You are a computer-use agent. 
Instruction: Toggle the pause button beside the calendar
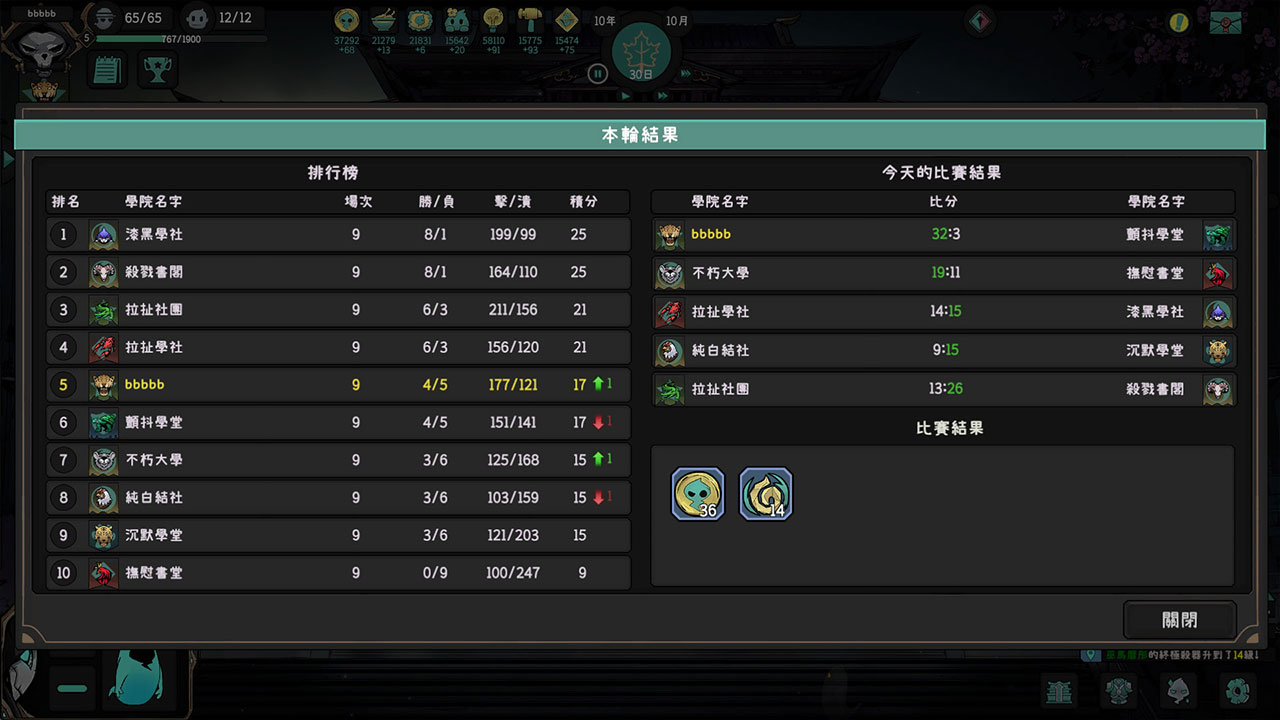(x=597, y=73)
